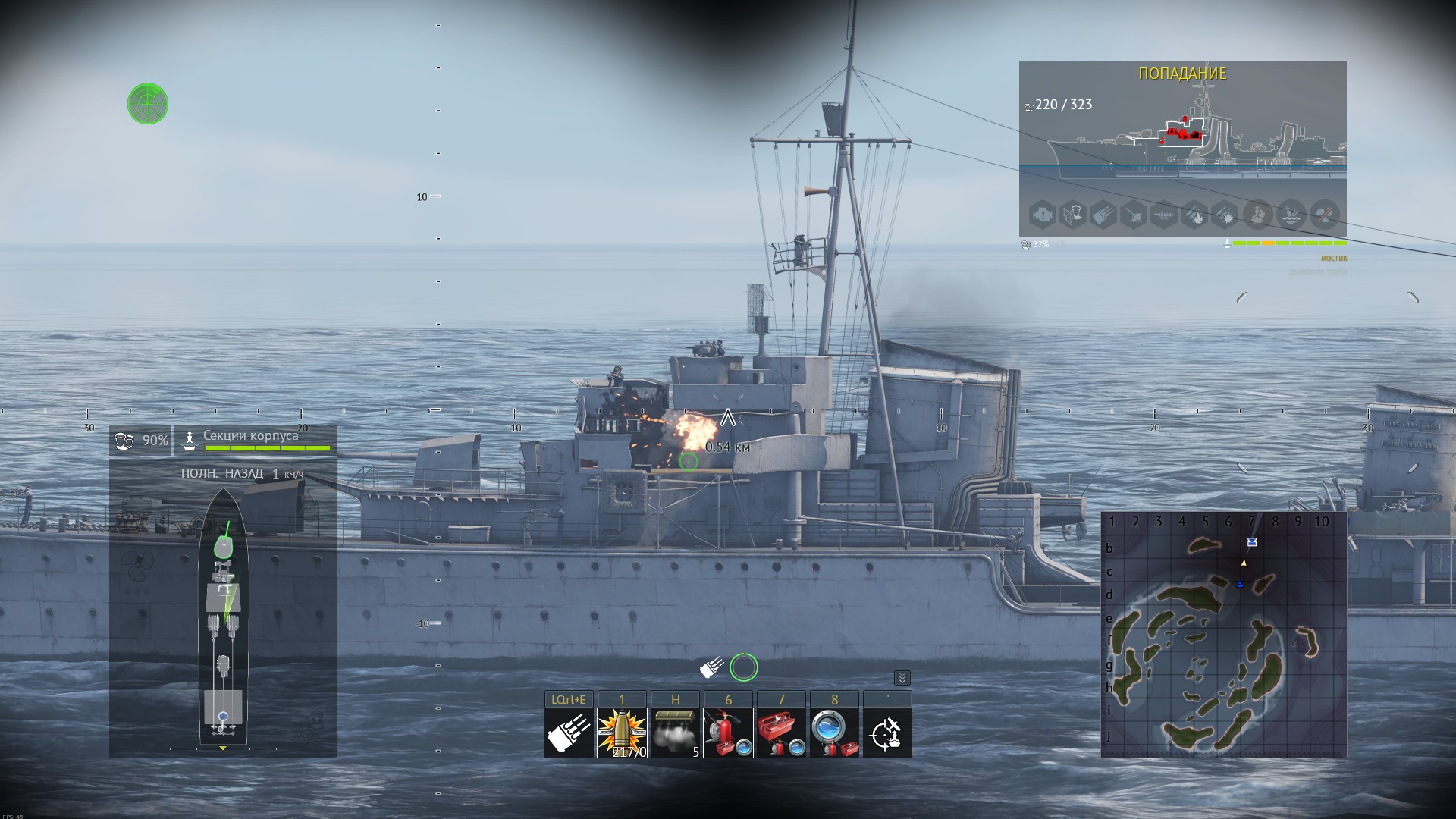Choose the high-explosive shell ammo slot
Screen dimensions: 1456x819
point(622,733)
